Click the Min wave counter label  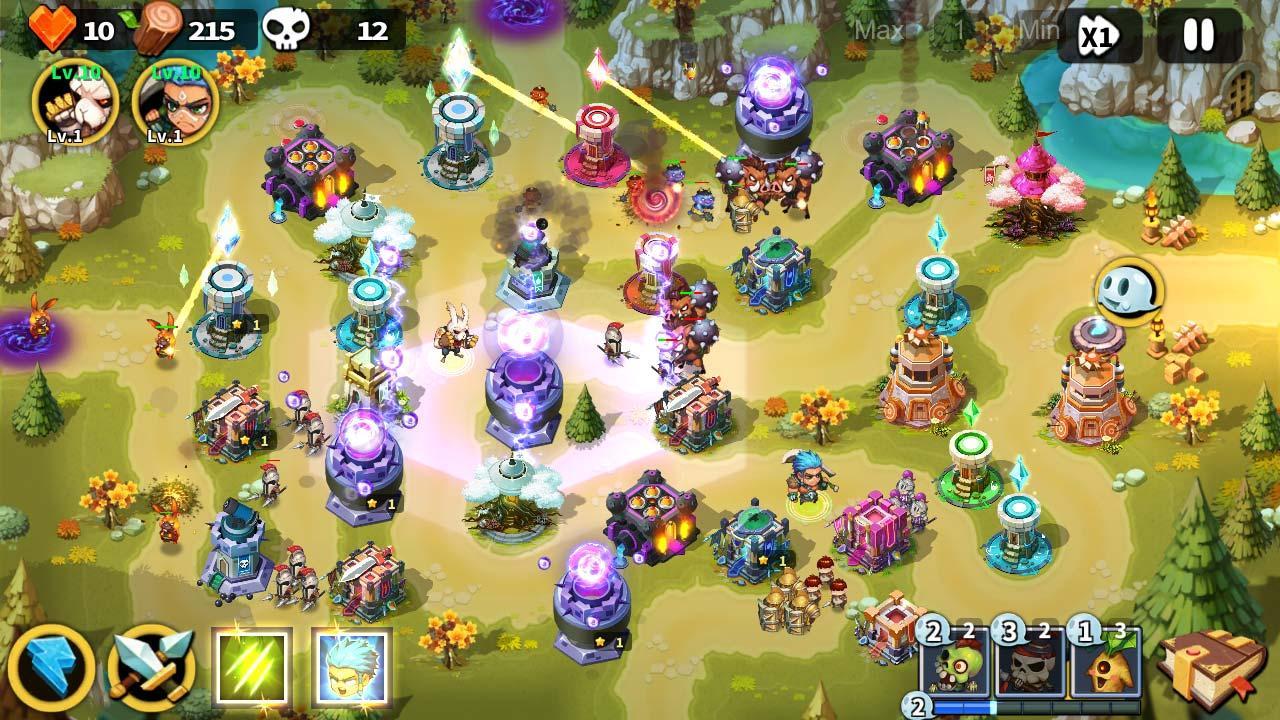pyautogui.click(x=1037, y=30)
